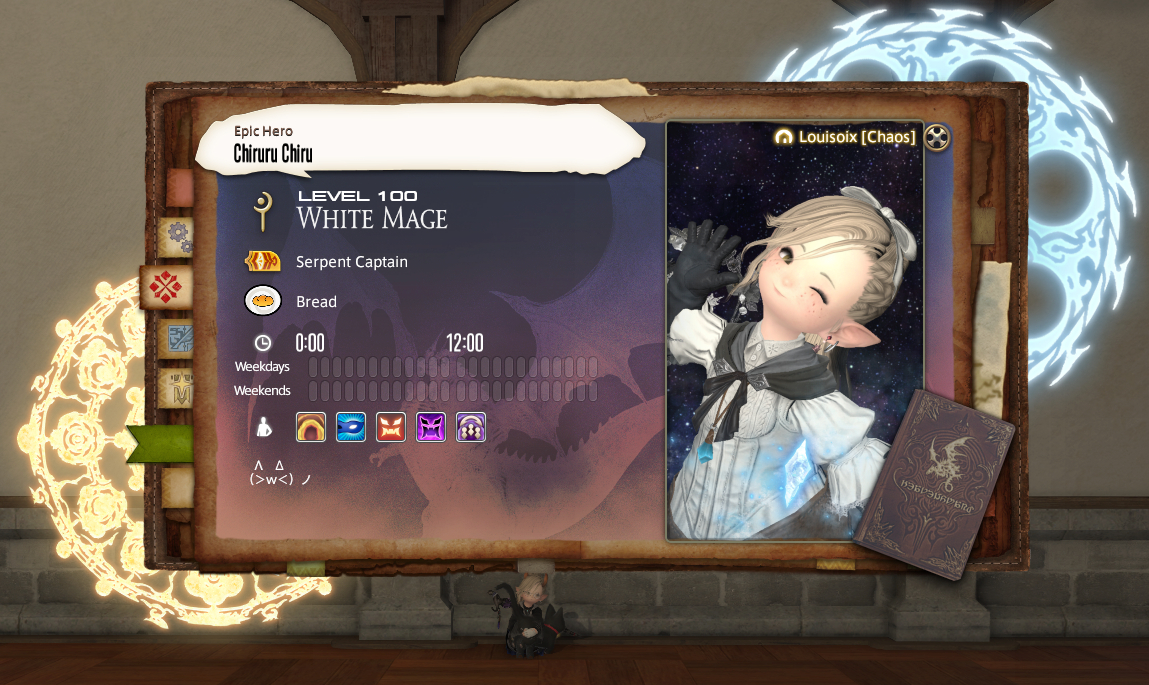Screen dimensions: 1149x685
Task: Select the purple fanged face playstyle icon
Action: click(x=431, y=427)
